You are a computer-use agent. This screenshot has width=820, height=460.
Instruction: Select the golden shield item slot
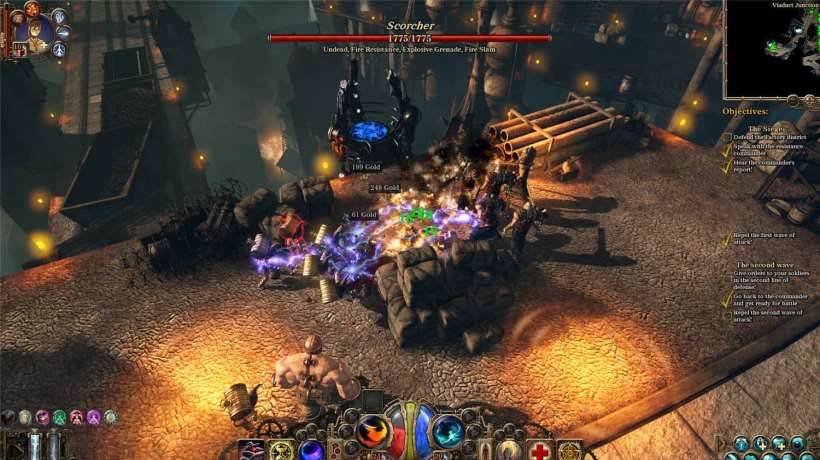point(570,451)
